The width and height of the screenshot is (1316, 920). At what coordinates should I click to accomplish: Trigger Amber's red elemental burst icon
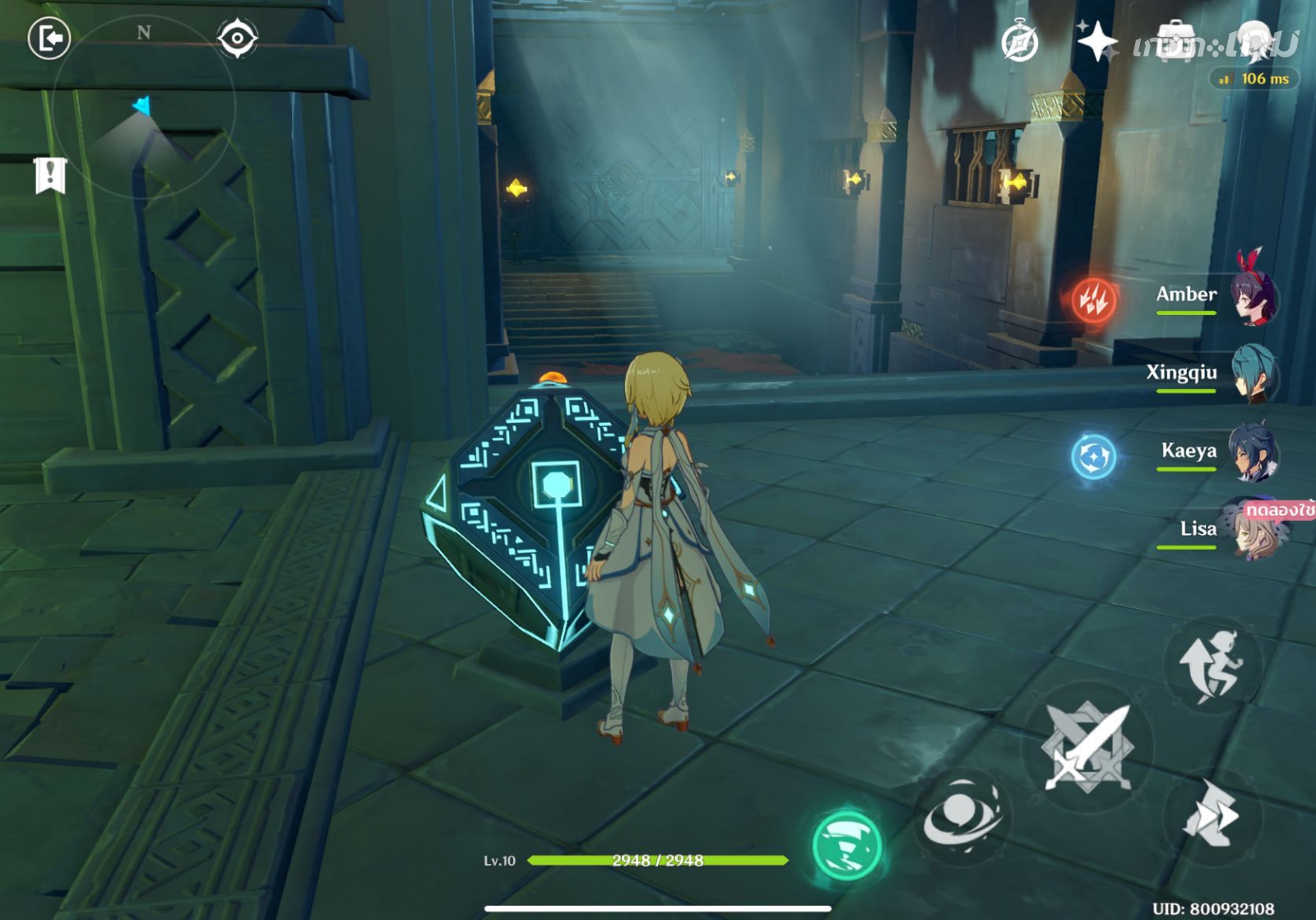(x=1094, y=299)
